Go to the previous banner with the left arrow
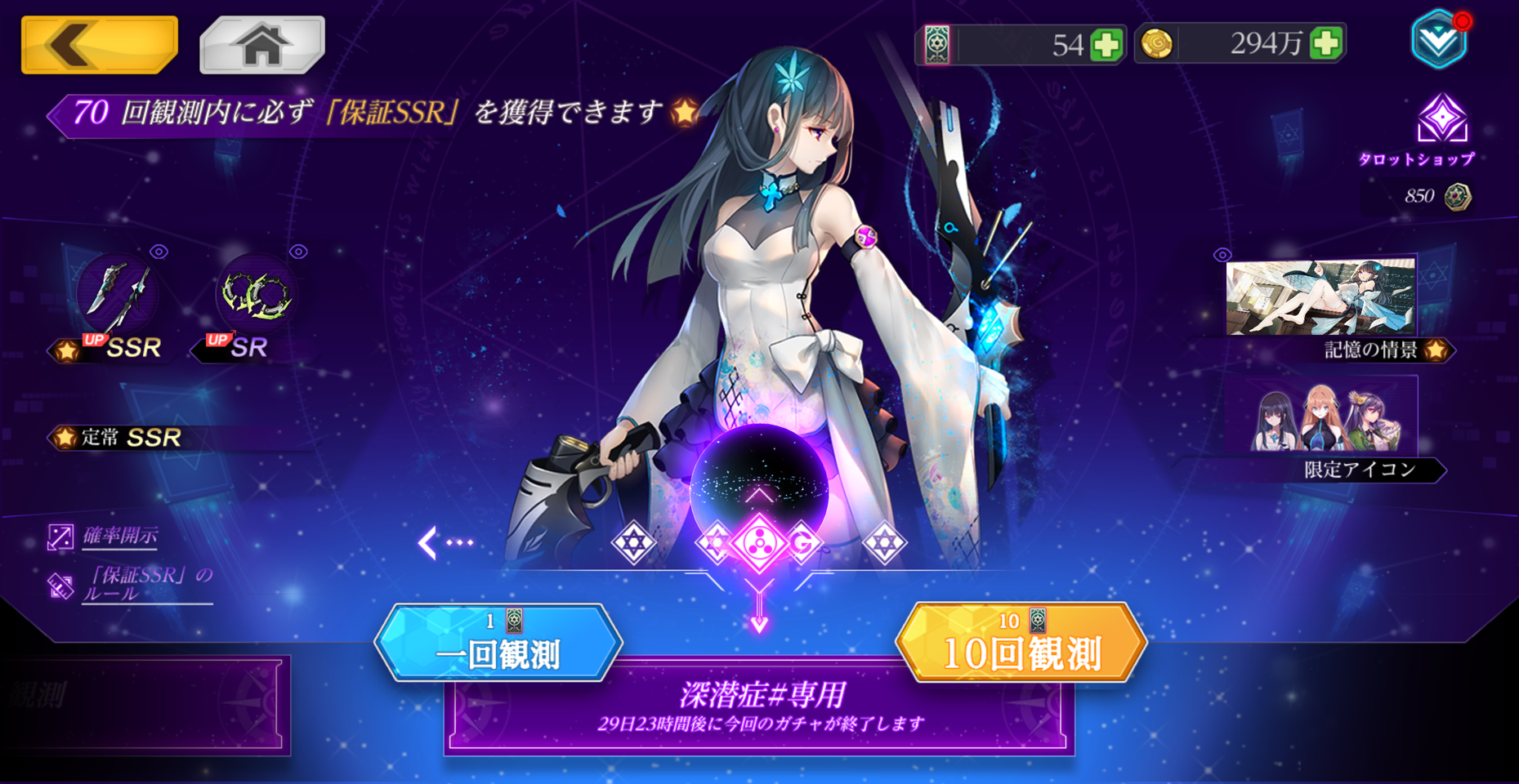 (444, 542)
